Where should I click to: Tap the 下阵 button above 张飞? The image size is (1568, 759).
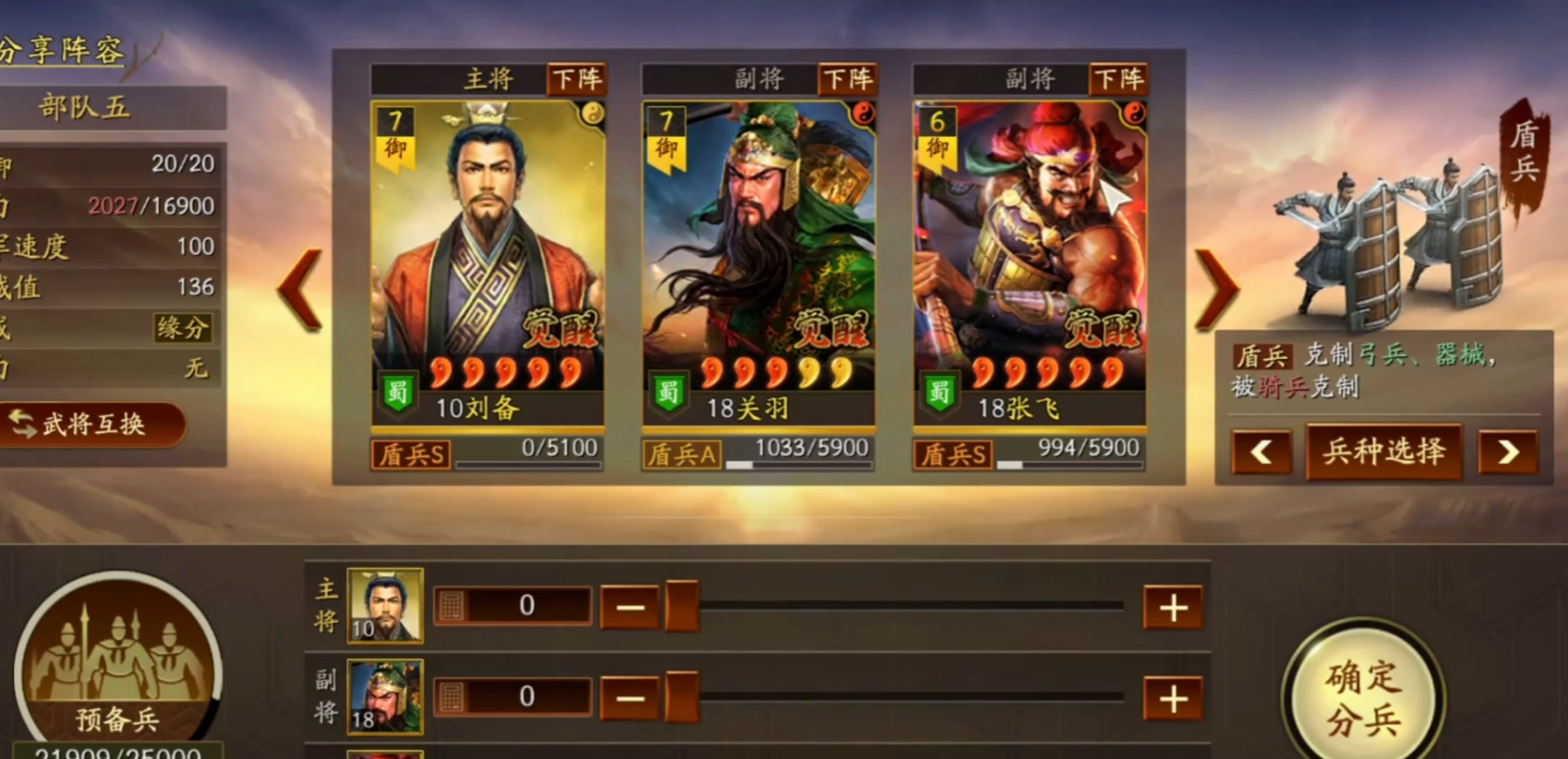click(x=1118, y=79)
